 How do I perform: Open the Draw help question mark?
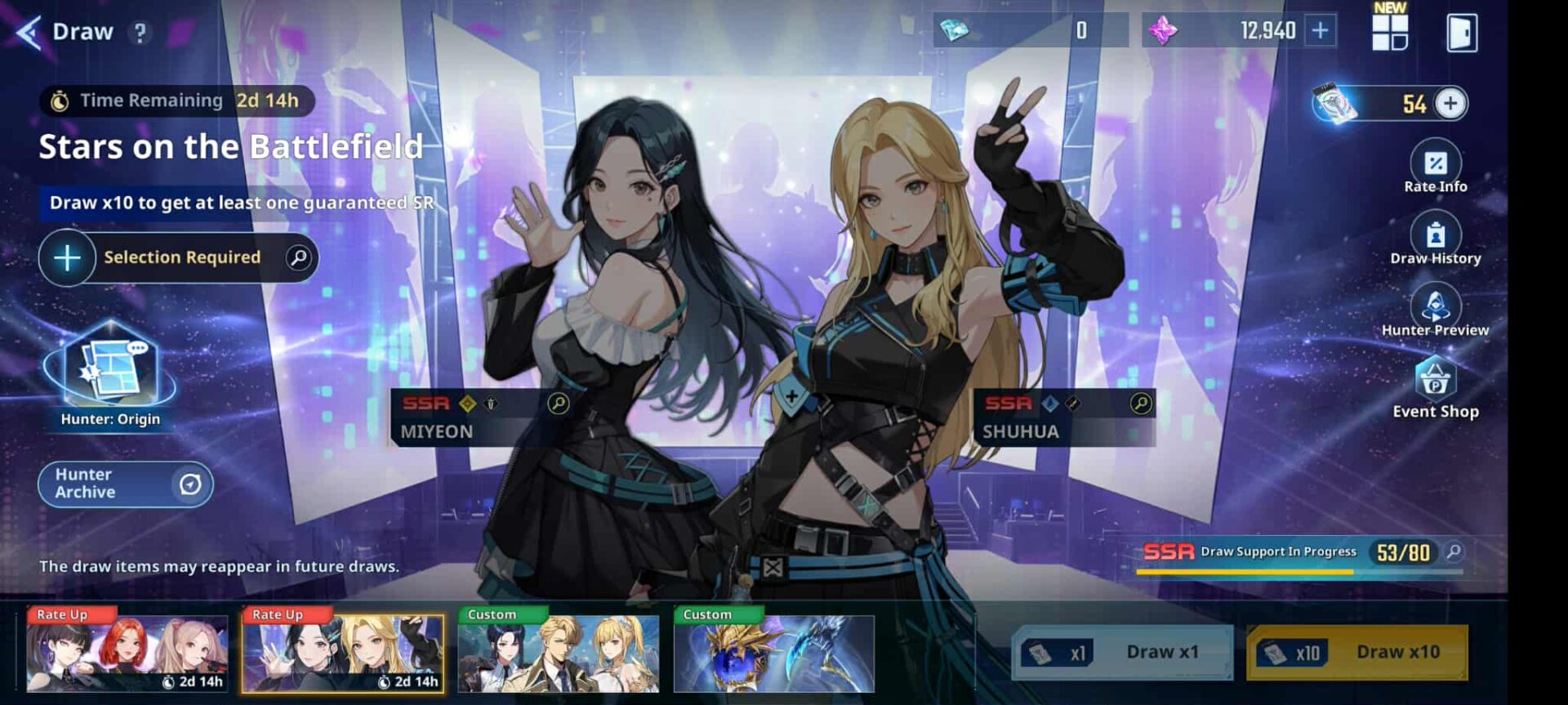[x=140, y=33]
